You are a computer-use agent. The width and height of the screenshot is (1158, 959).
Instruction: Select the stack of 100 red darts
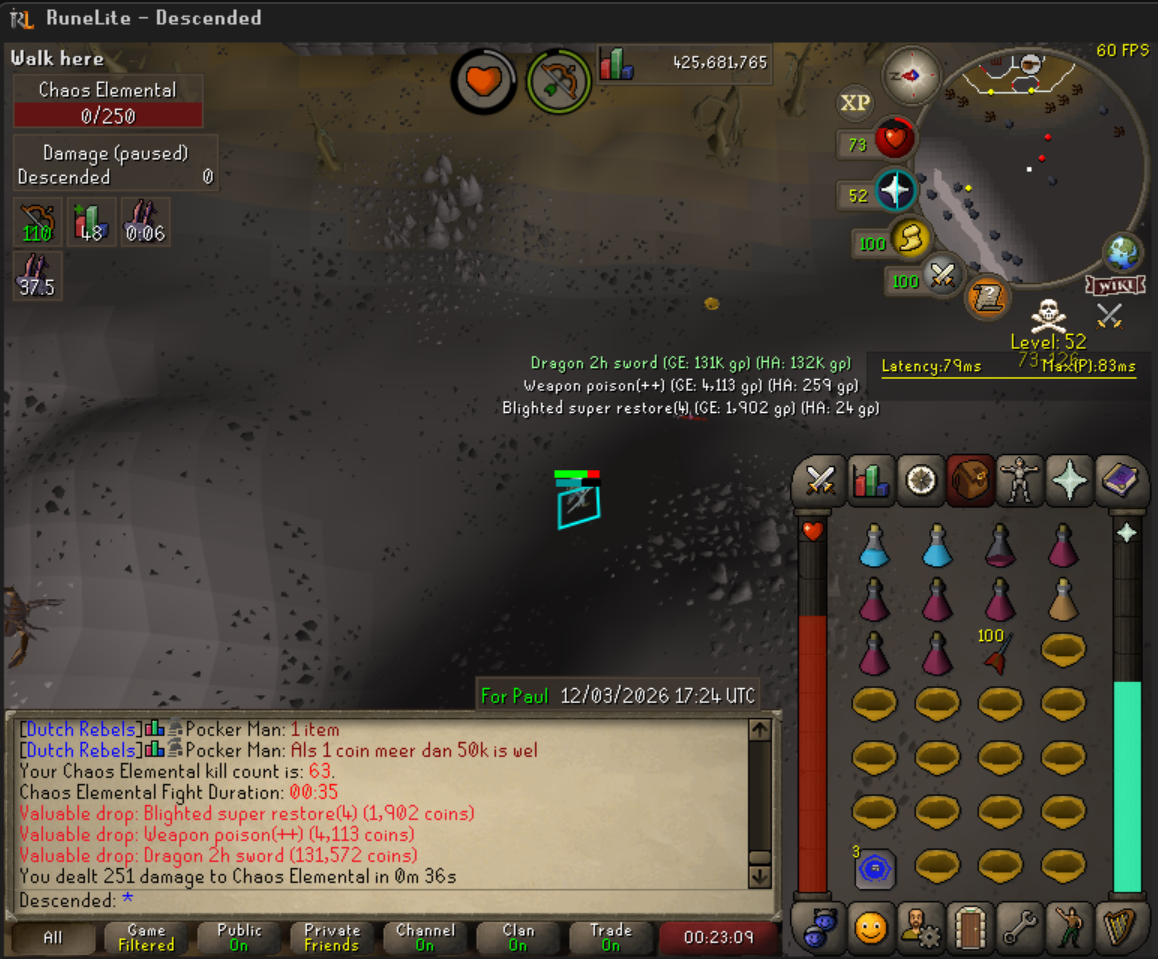pos(998,652)
